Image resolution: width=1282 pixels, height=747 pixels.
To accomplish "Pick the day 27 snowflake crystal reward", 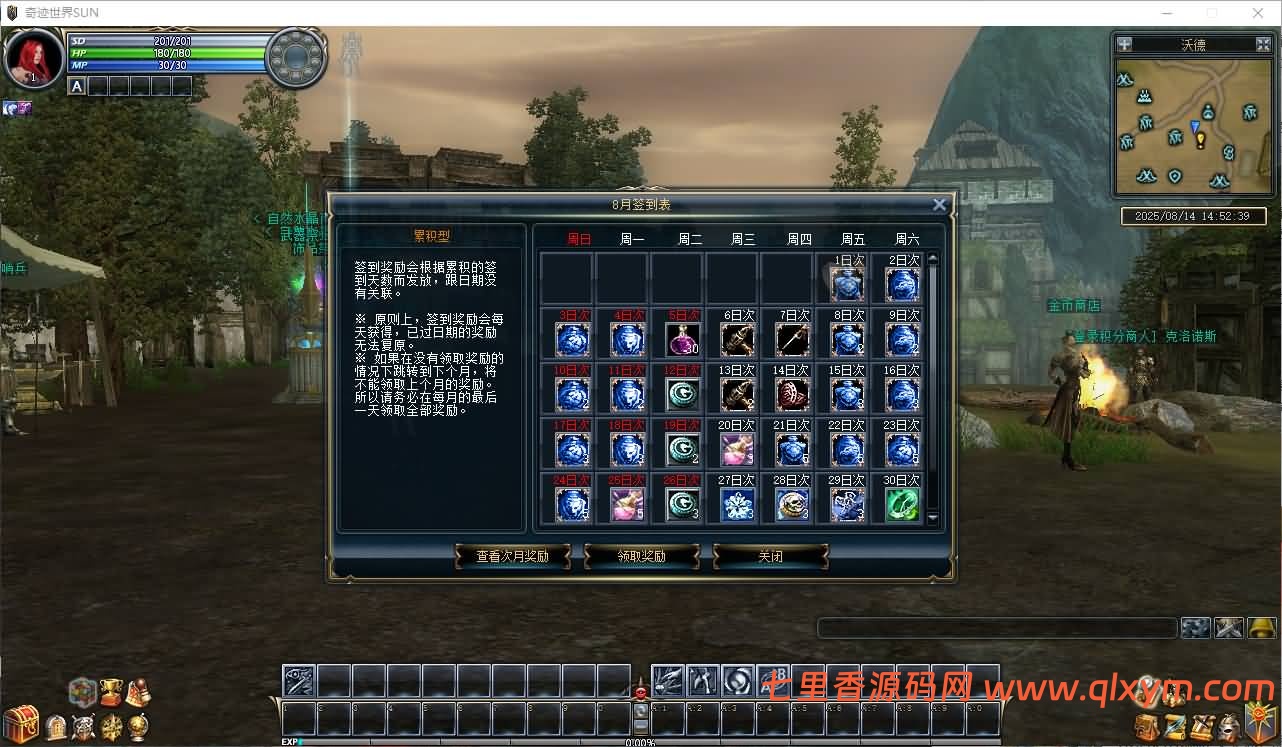I will [737, 504].
